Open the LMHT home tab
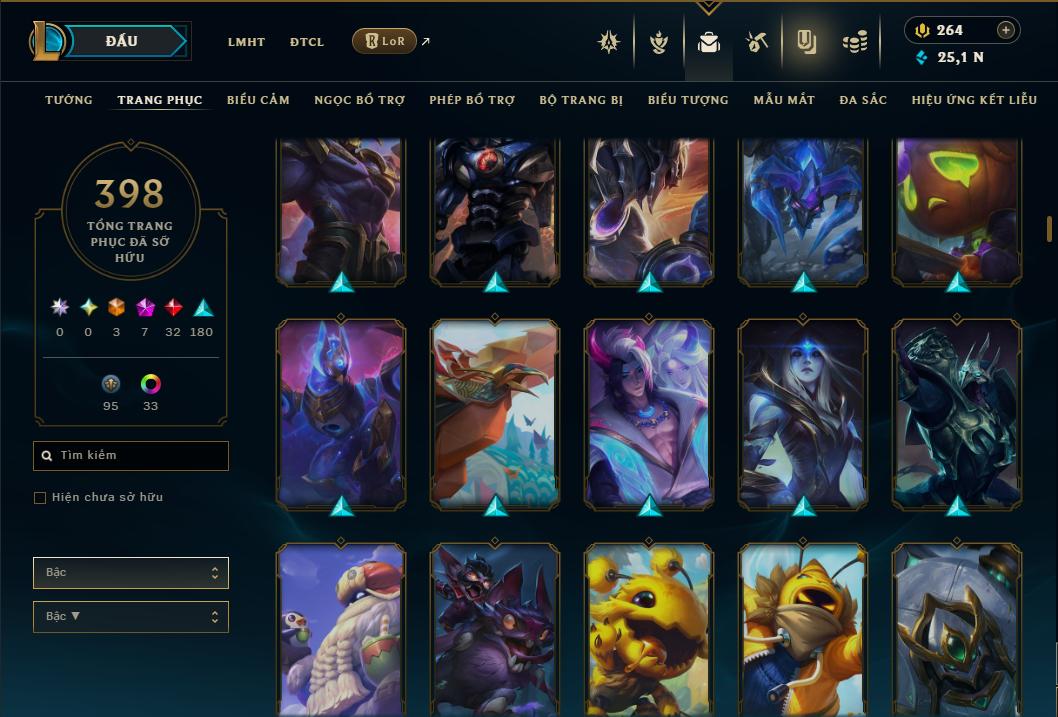The width and height of the screenshot is (1058, 717). coord(246,42)
